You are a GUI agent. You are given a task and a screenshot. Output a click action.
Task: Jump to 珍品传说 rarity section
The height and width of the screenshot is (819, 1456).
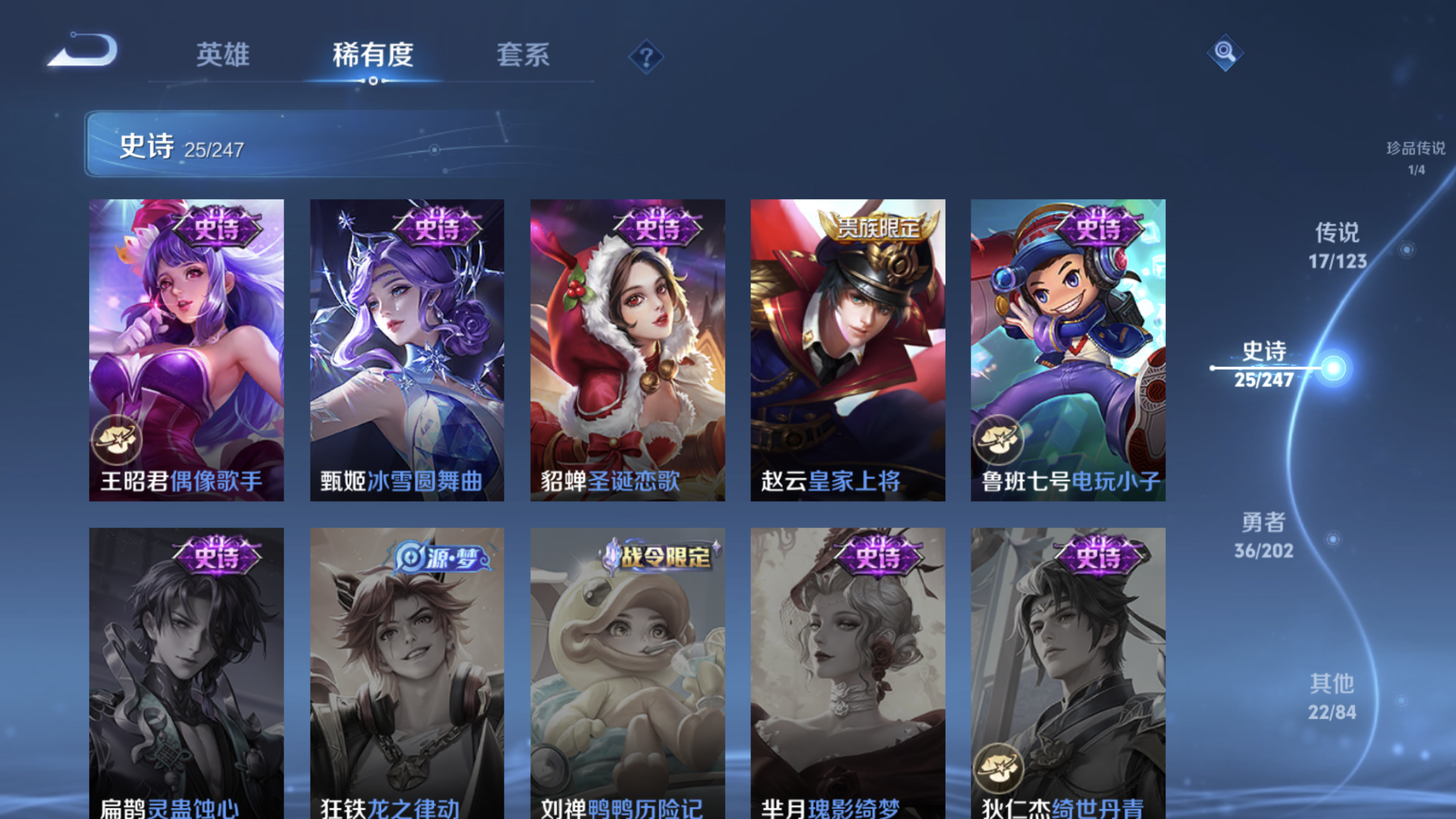(x=1415, y=157)
